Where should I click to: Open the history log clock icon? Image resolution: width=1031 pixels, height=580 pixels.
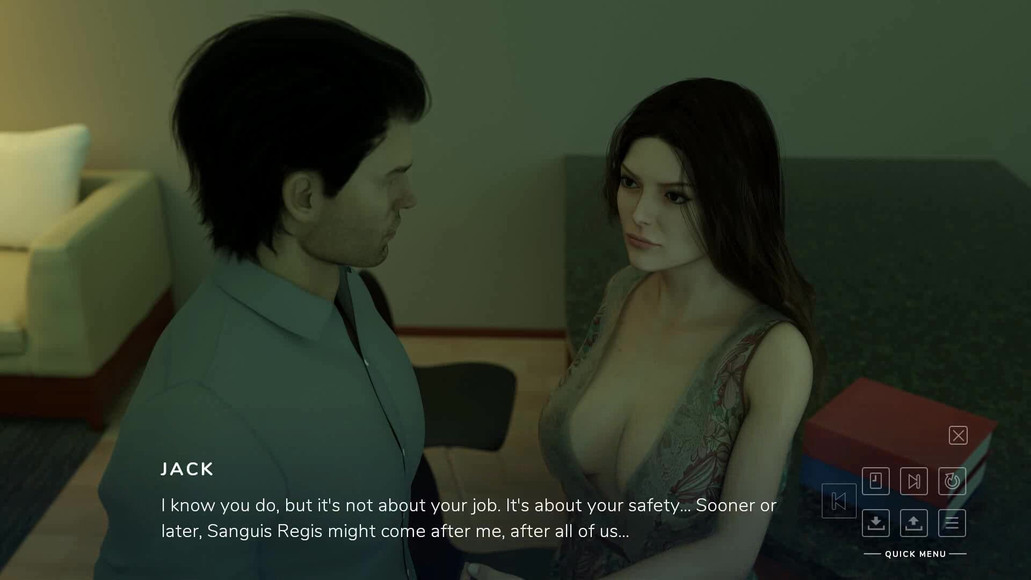click(x=875, y=481)
